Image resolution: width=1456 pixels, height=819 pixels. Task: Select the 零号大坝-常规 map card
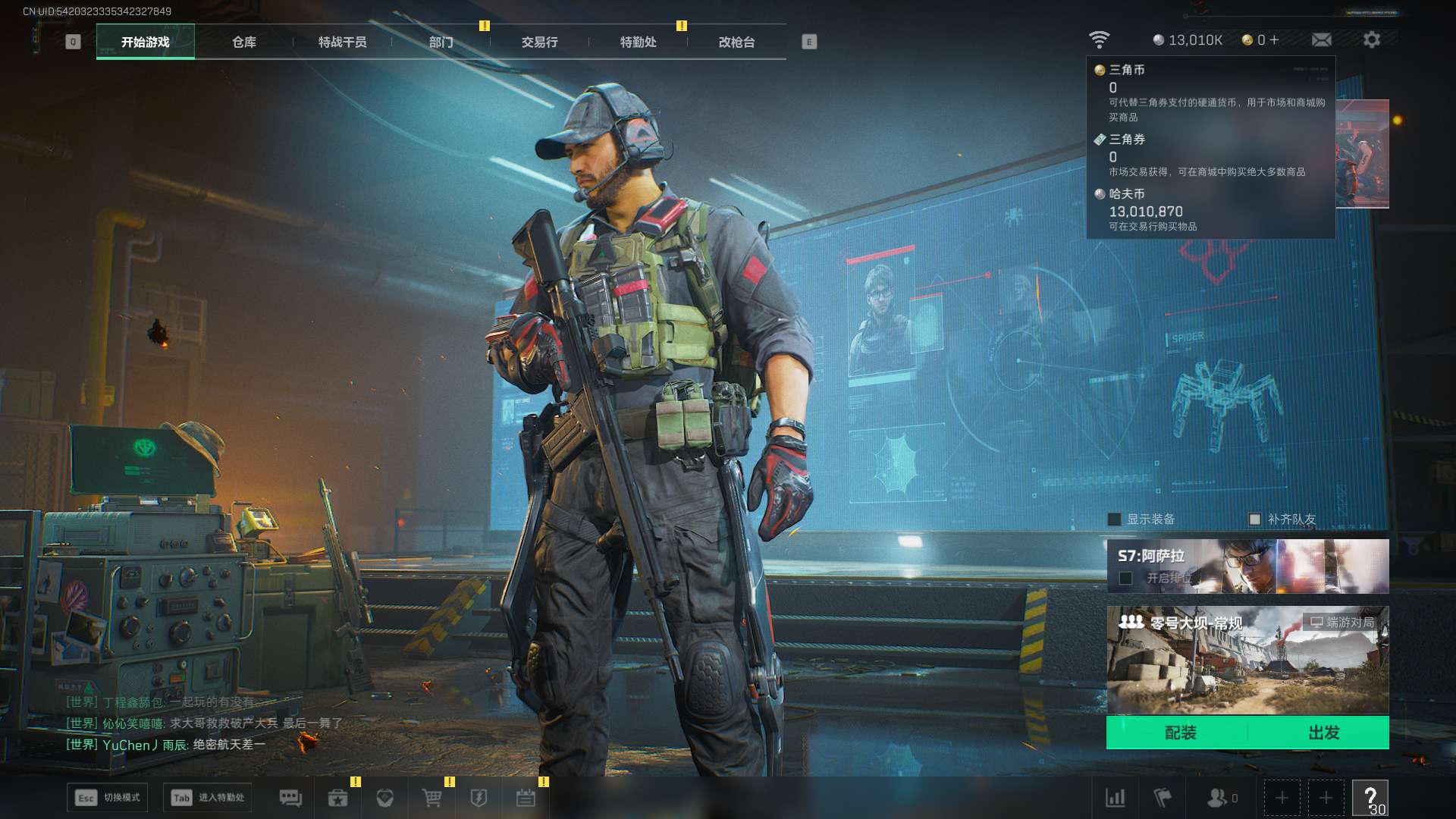point(1247,660)
